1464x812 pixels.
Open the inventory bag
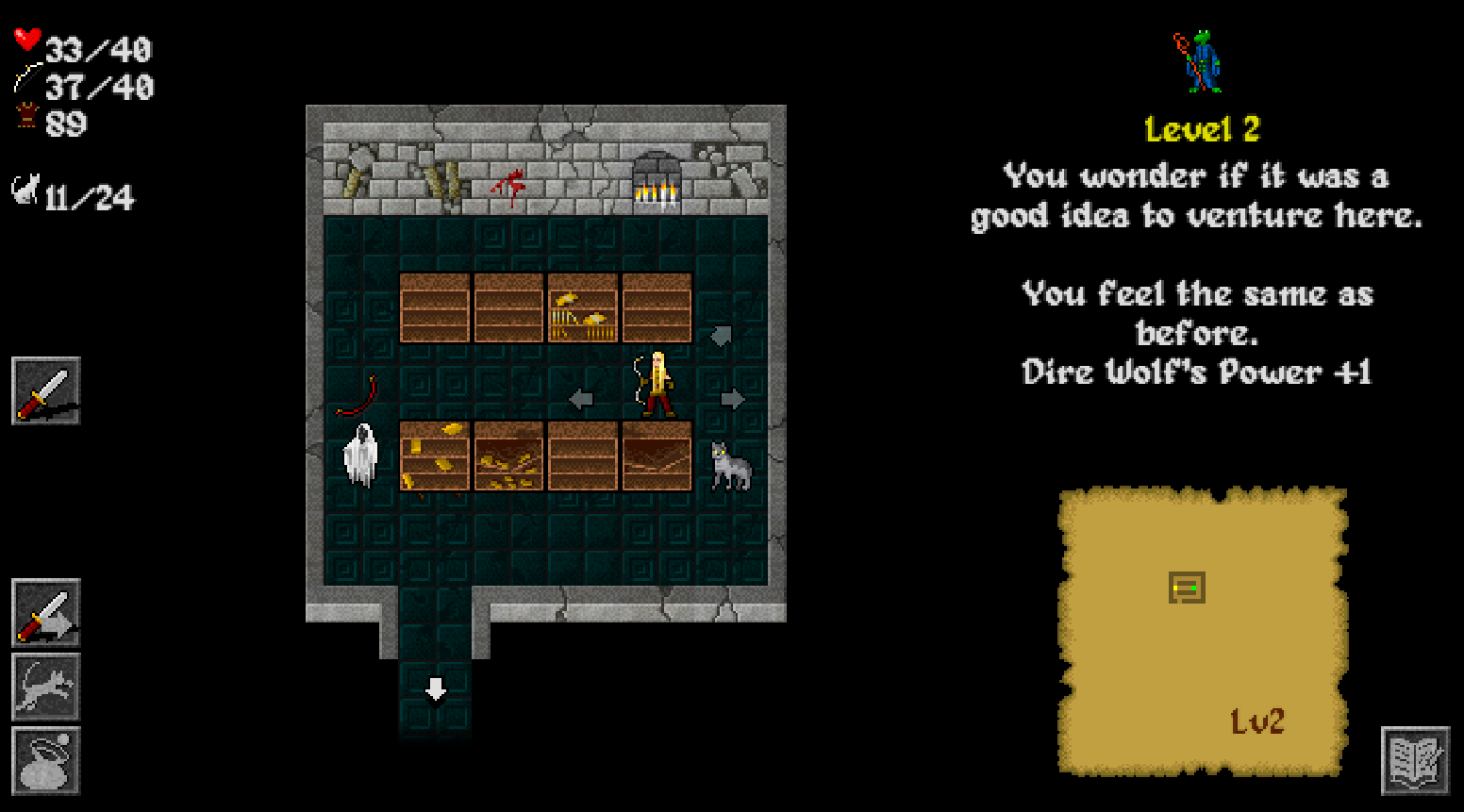45,760
